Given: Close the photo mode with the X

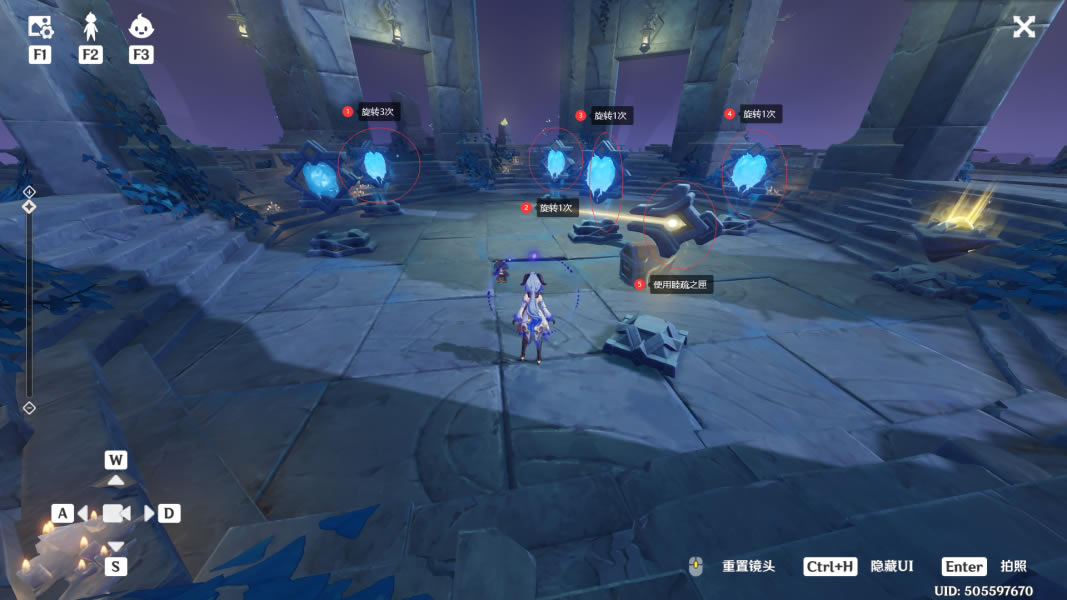Looking at the screenshot, I should 1024,27.
